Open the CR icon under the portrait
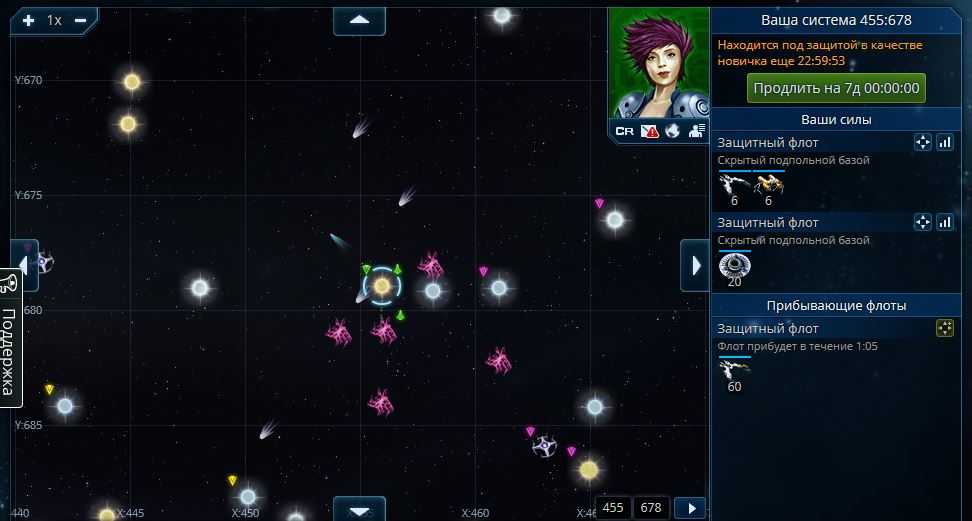This screenshot has height=521, width=972. pos(624,131)
